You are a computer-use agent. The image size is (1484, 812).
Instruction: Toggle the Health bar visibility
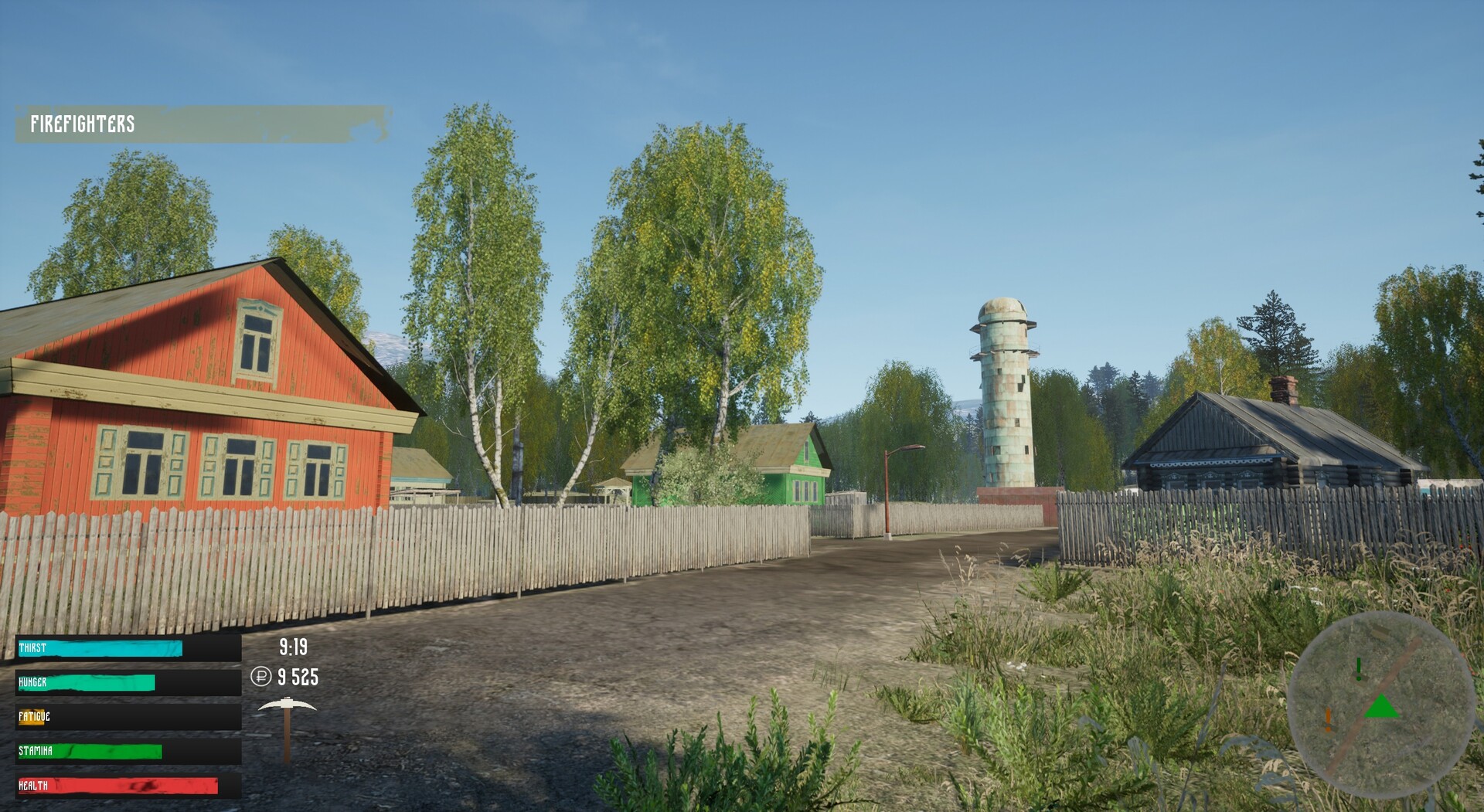click(x=116, y=783)
